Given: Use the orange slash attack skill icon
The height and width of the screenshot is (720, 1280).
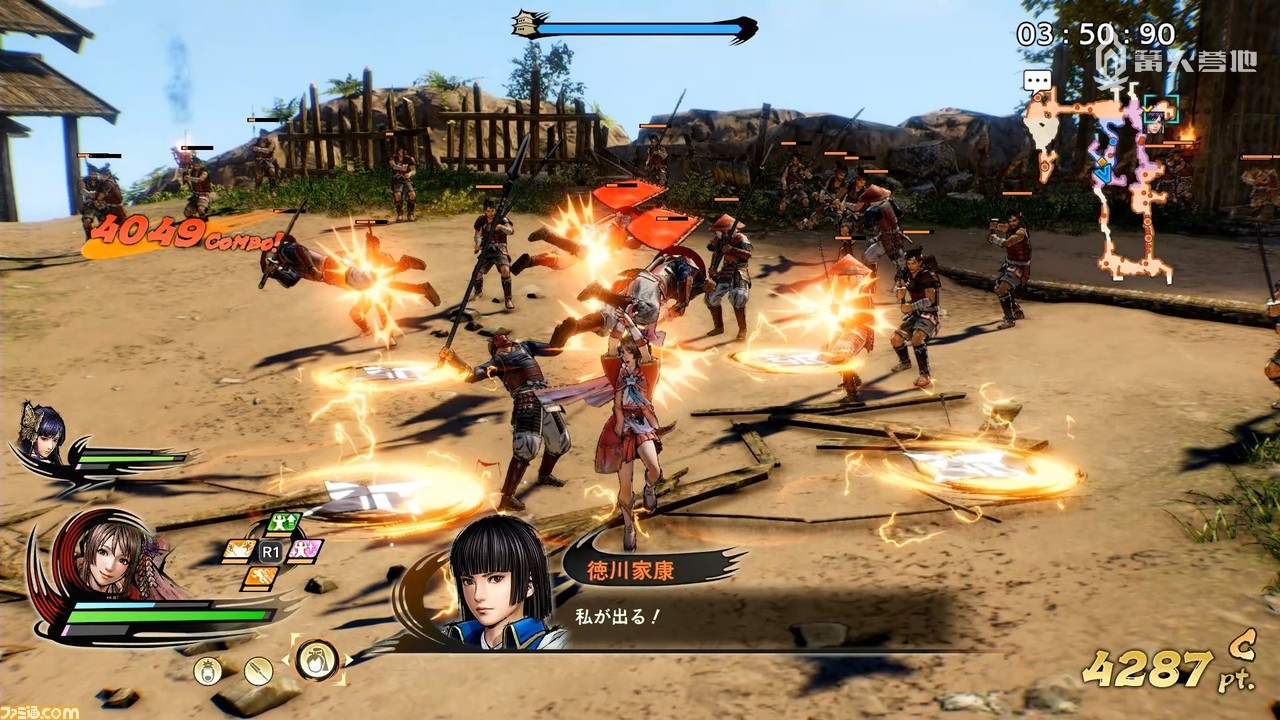Looking at the screenshot, I should 238,550.
